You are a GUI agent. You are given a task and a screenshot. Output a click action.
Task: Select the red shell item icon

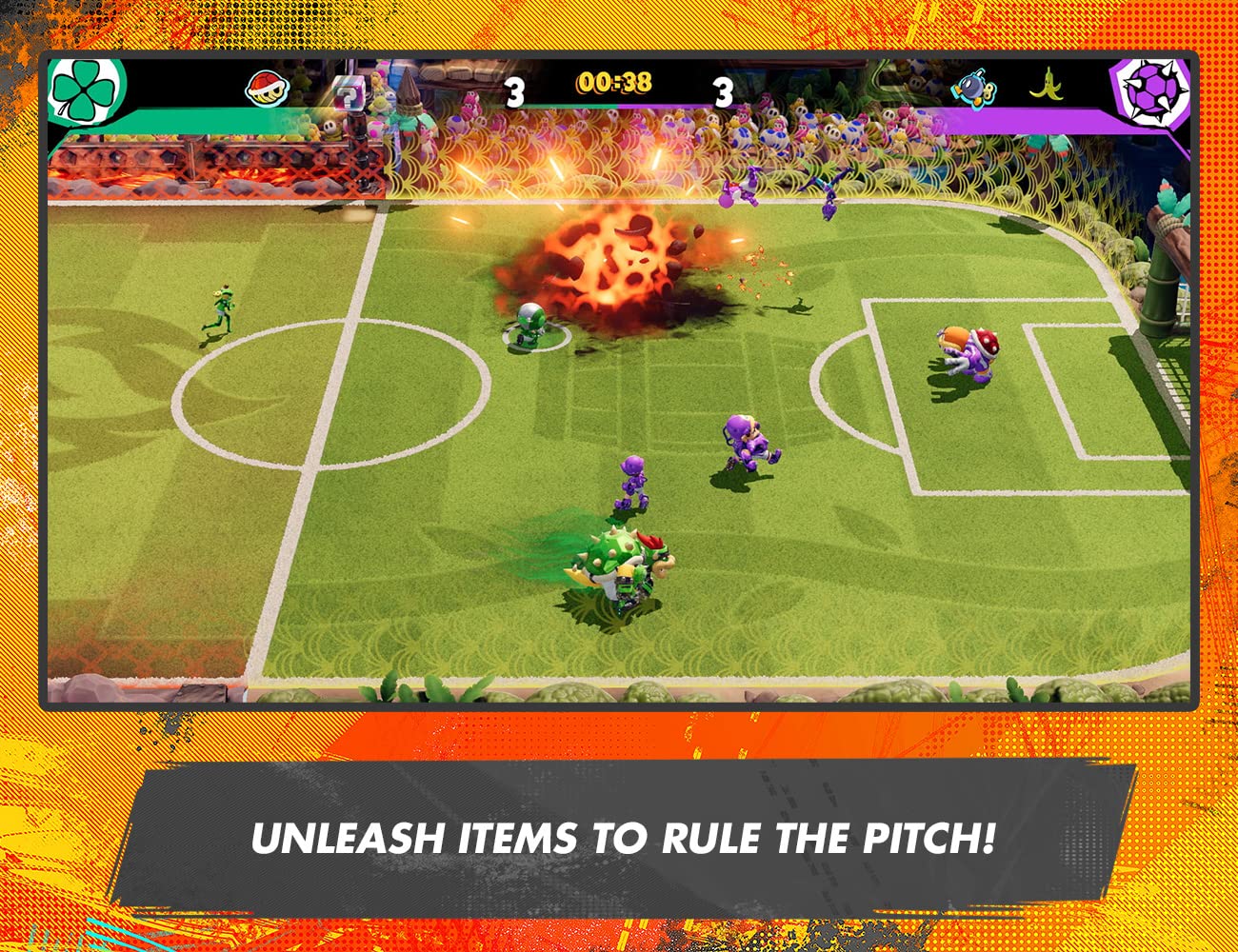tap(266, 90)
